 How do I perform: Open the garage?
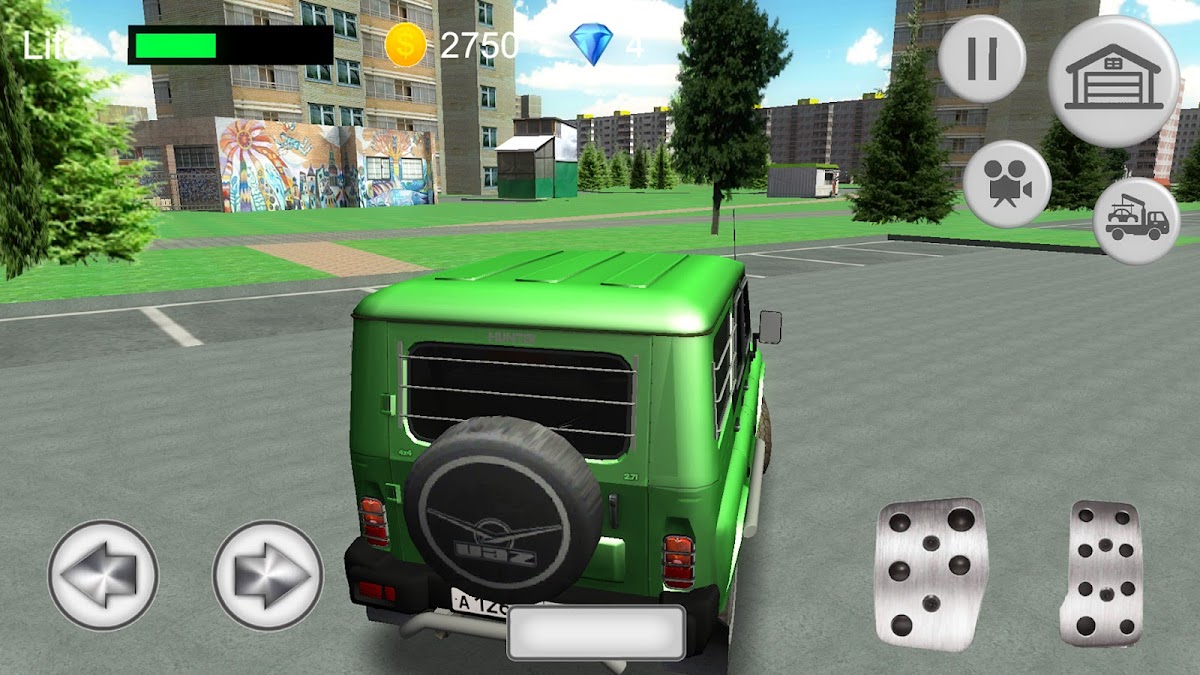coord(1113,81)
